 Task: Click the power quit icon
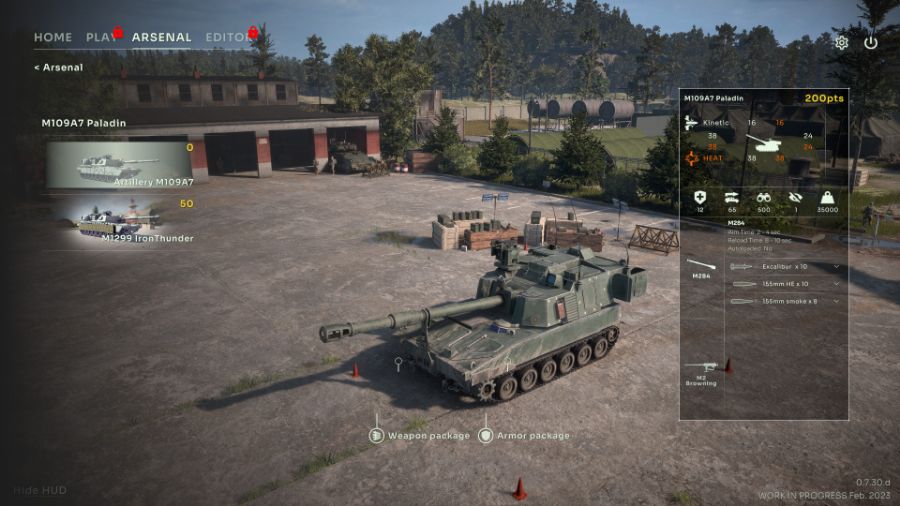pyautogui.click(x=871, y=43)
